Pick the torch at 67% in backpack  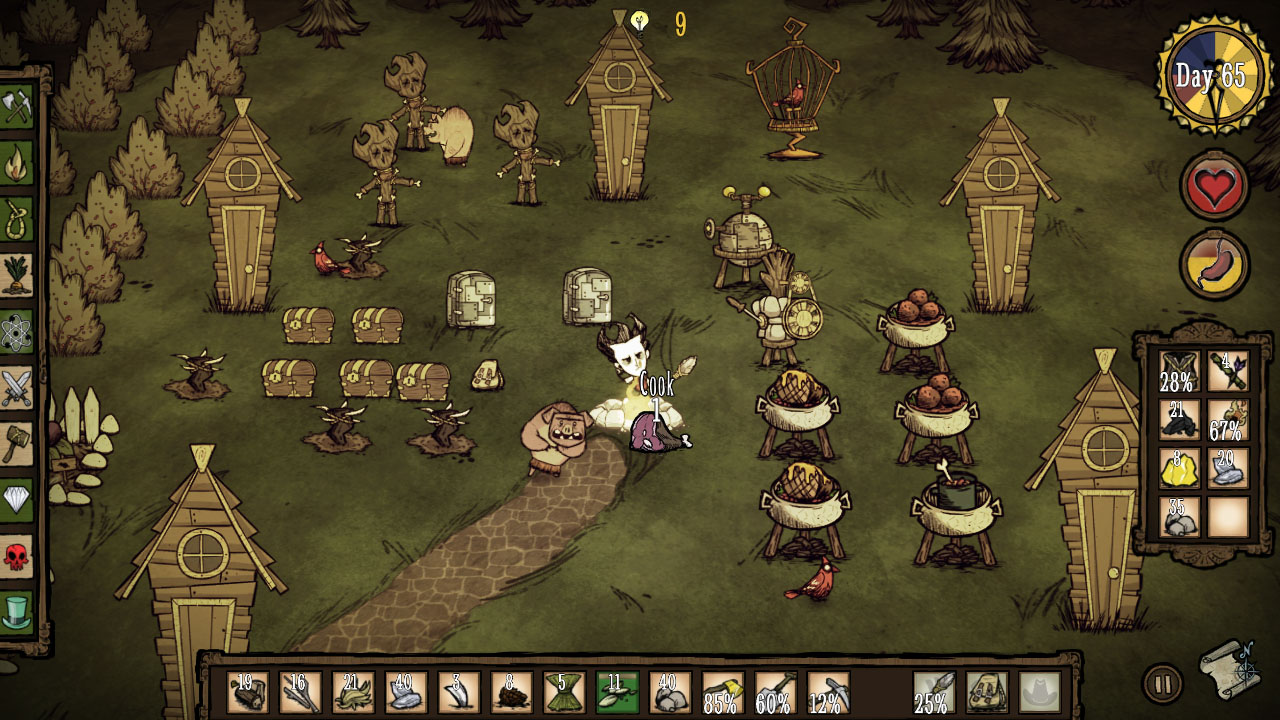1228,420
